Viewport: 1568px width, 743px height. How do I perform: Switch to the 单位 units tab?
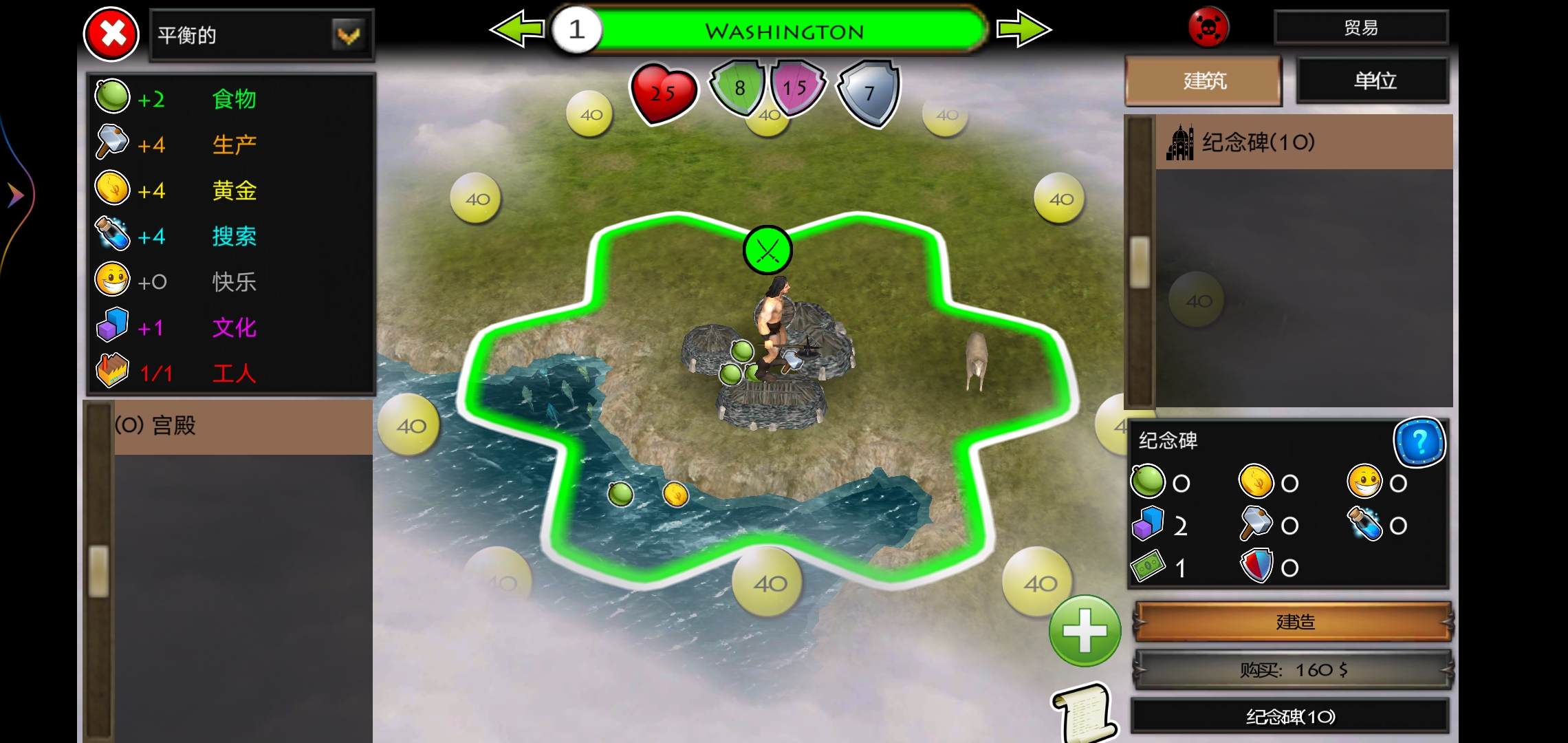1374,81
